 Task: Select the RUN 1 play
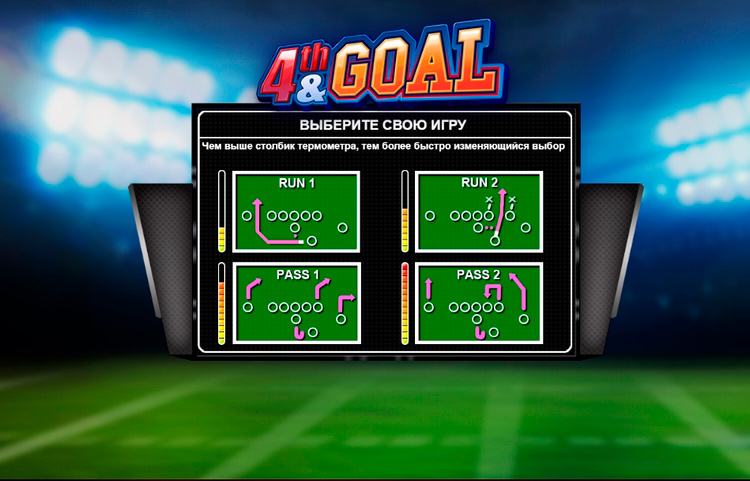[x=295, y=212]
